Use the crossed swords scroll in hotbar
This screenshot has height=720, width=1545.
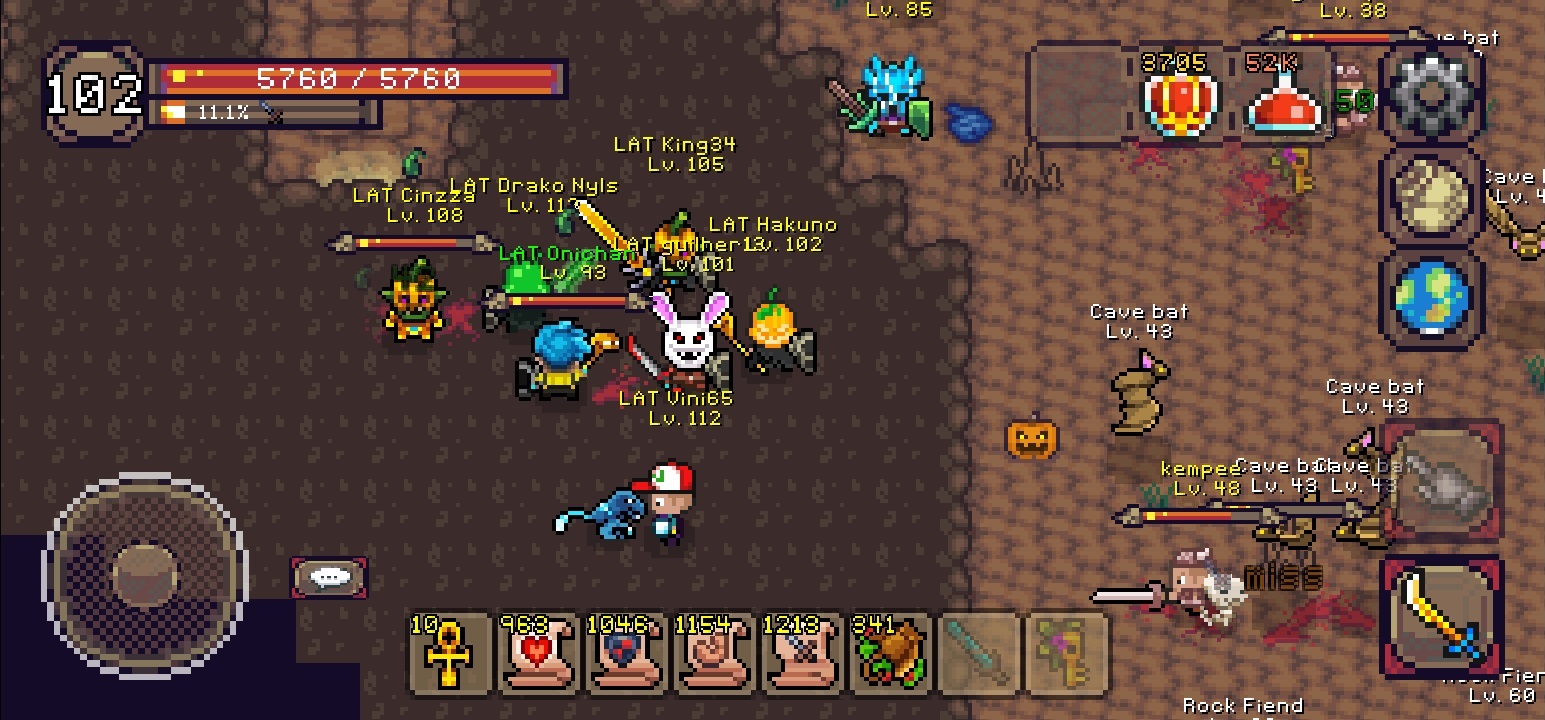799,653
